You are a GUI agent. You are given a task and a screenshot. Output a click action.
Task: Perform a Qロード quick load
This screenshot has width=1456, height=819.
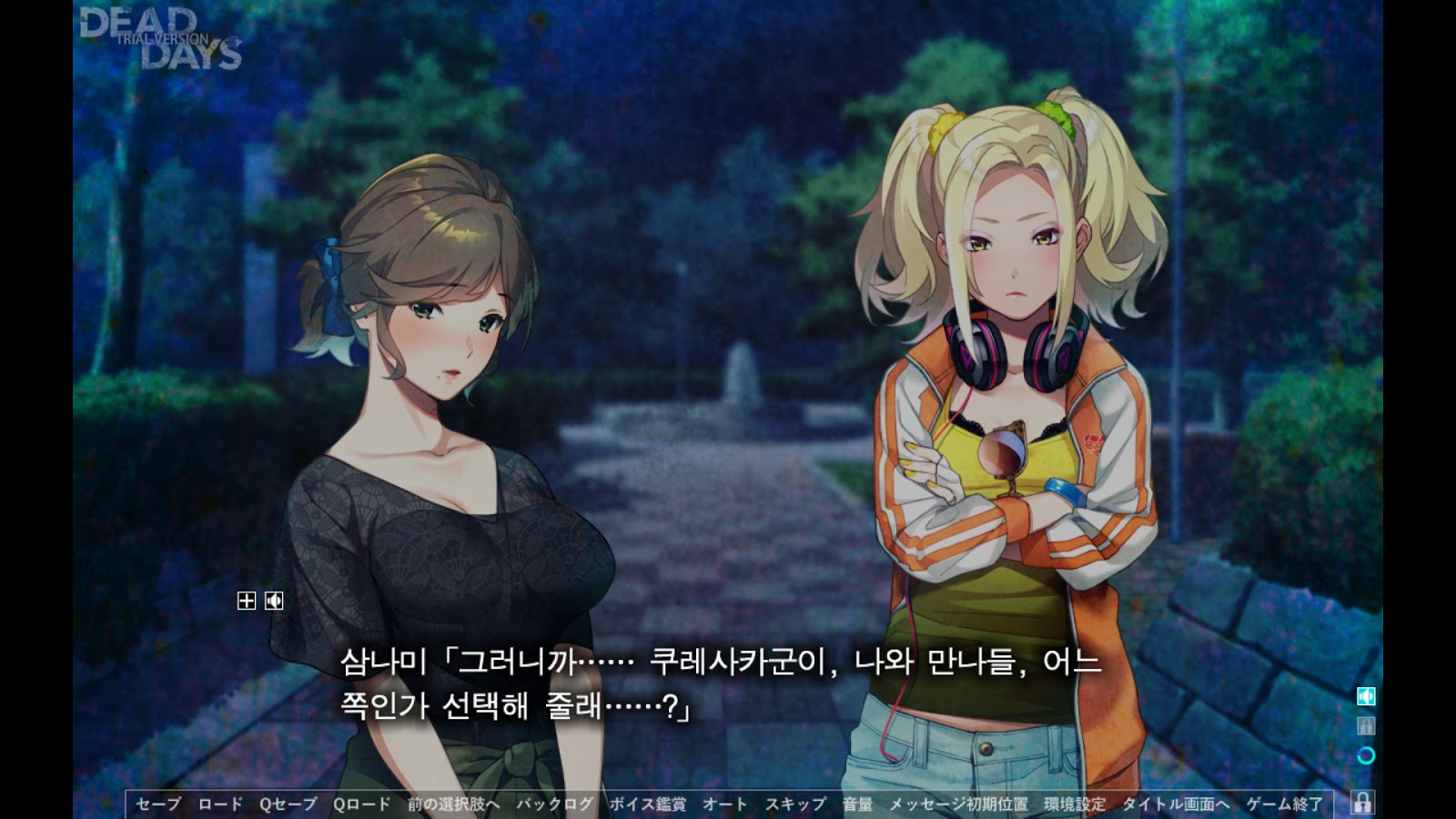pyautogui.click(x=361, y=804)
